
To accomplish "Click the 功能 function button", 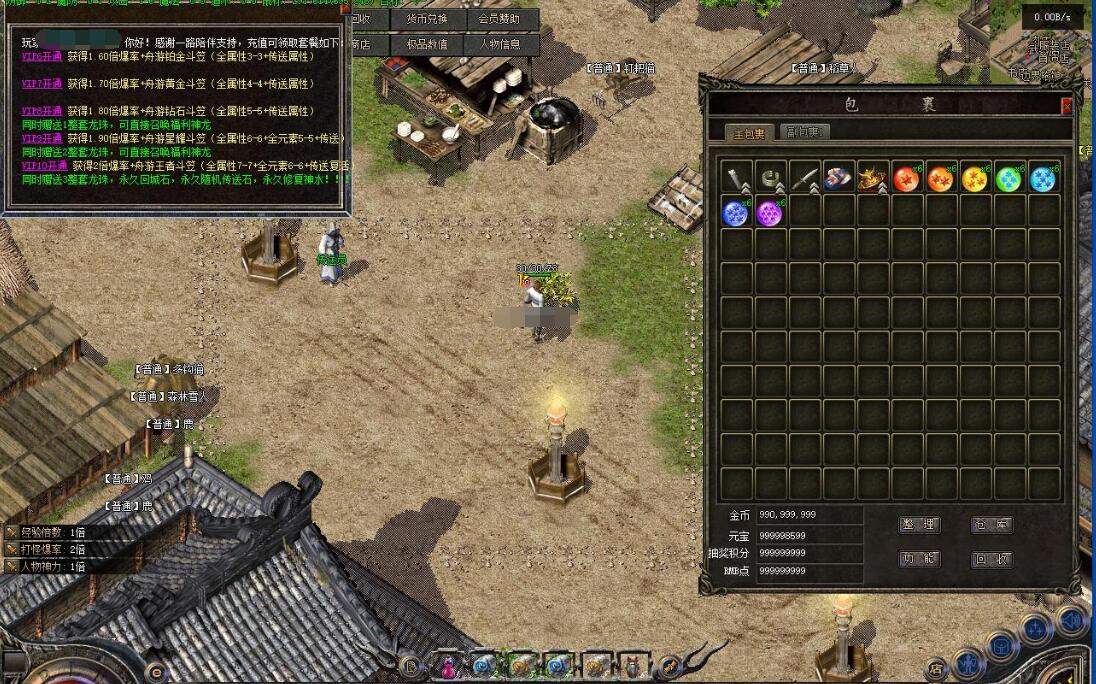I will pyautogui.click(x=919, y=559).
